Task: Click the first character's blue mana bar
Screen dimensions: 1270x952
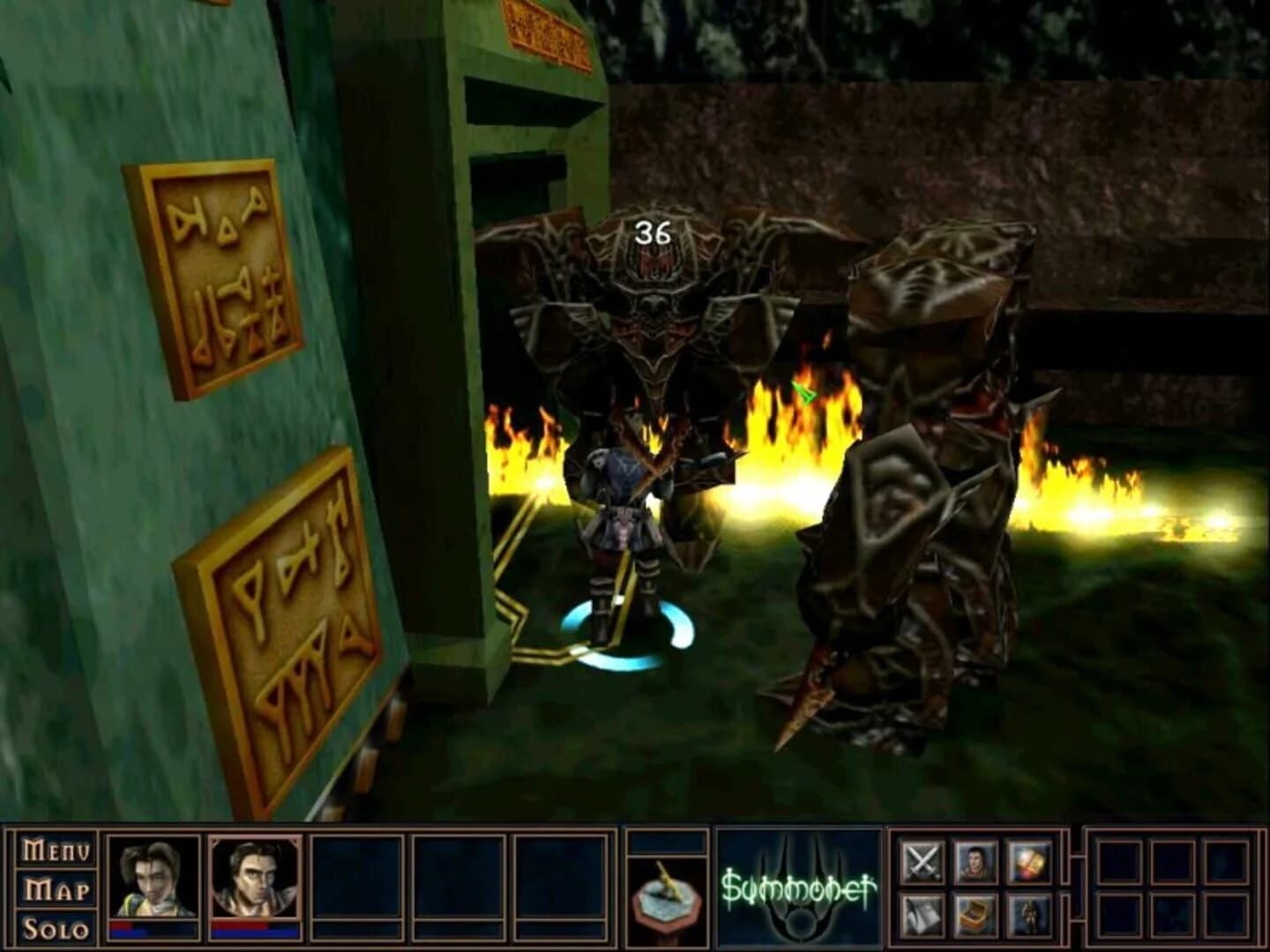Action: pyautogui.click(x=154, y=934)
